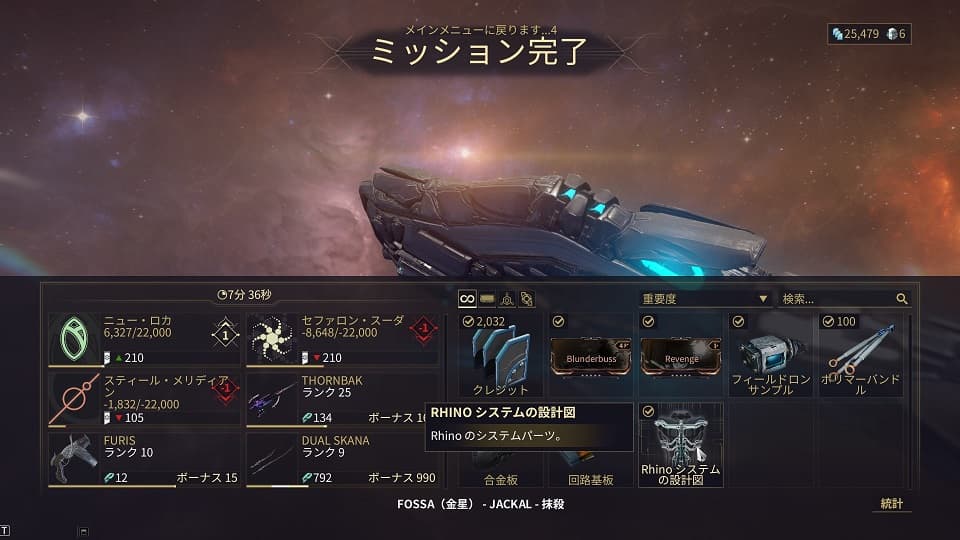Image resolution: width=960 pixels, height=540 pixels.
Task: Select the クレジット credits reward tile
Action: point(501,355)
